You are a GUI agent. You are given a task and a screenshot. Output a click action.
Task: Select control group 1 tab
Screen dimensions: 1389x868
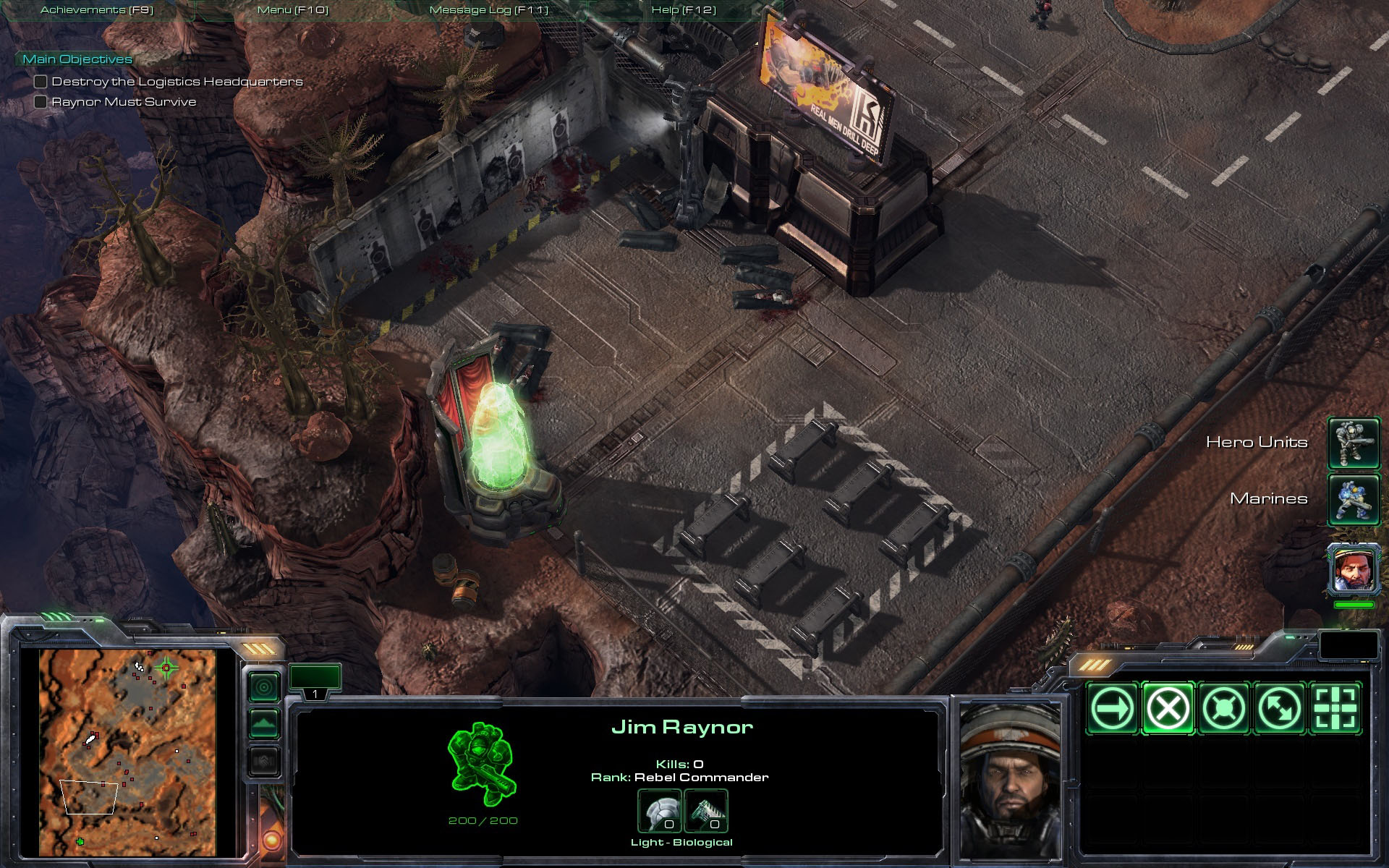click(315, 681)
